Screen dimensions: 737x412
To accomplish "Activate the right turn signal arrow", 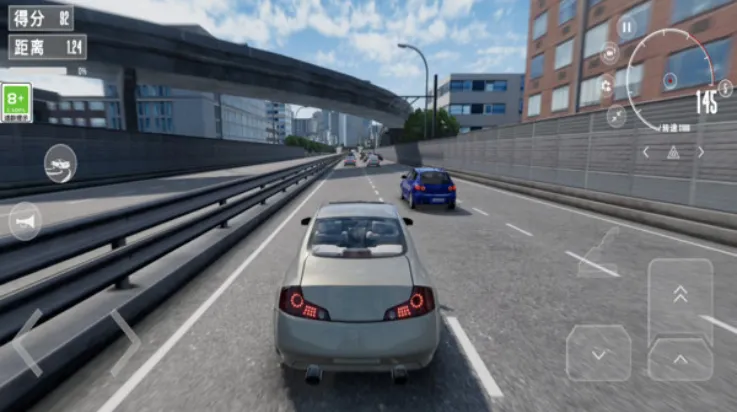I will click(700, 152).
